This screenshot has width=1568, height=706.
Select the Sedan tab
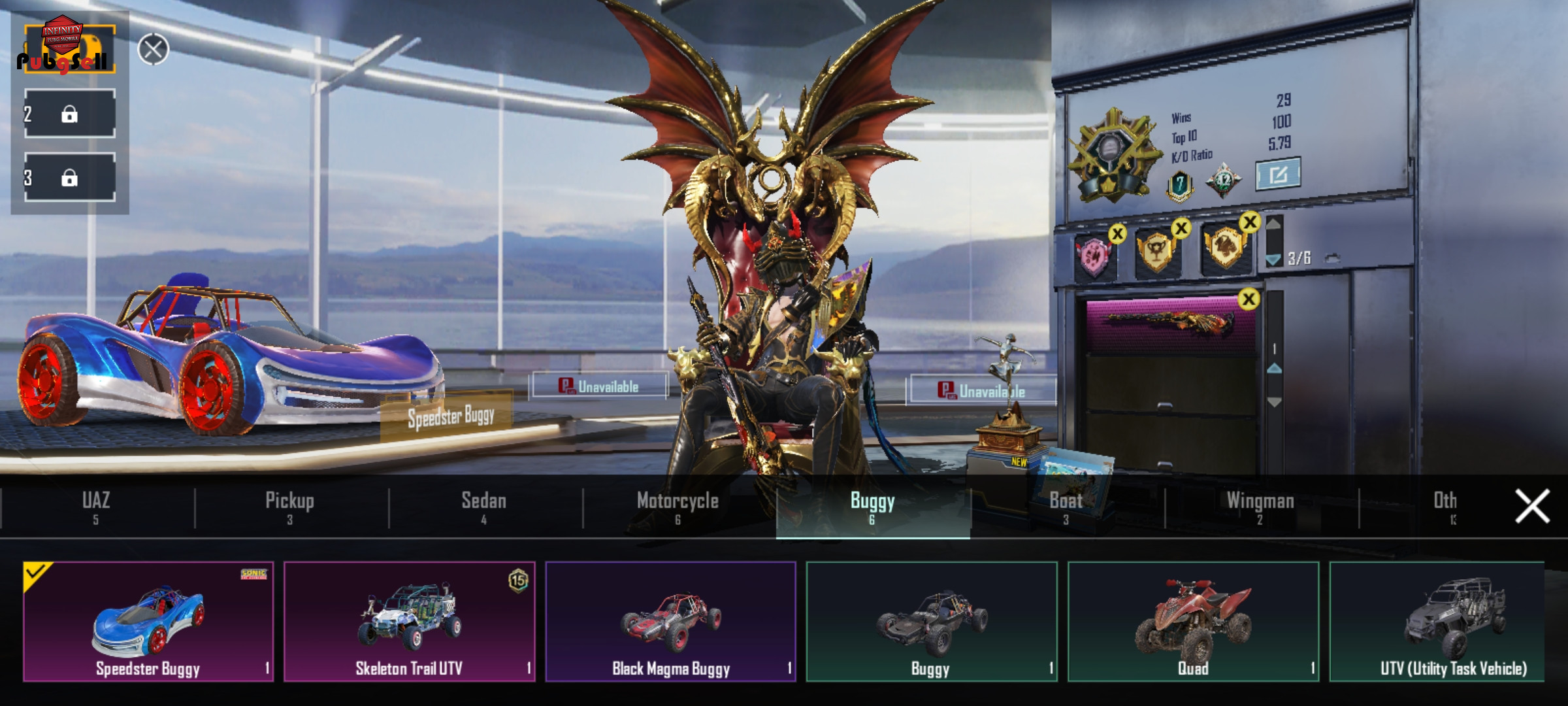484,507
